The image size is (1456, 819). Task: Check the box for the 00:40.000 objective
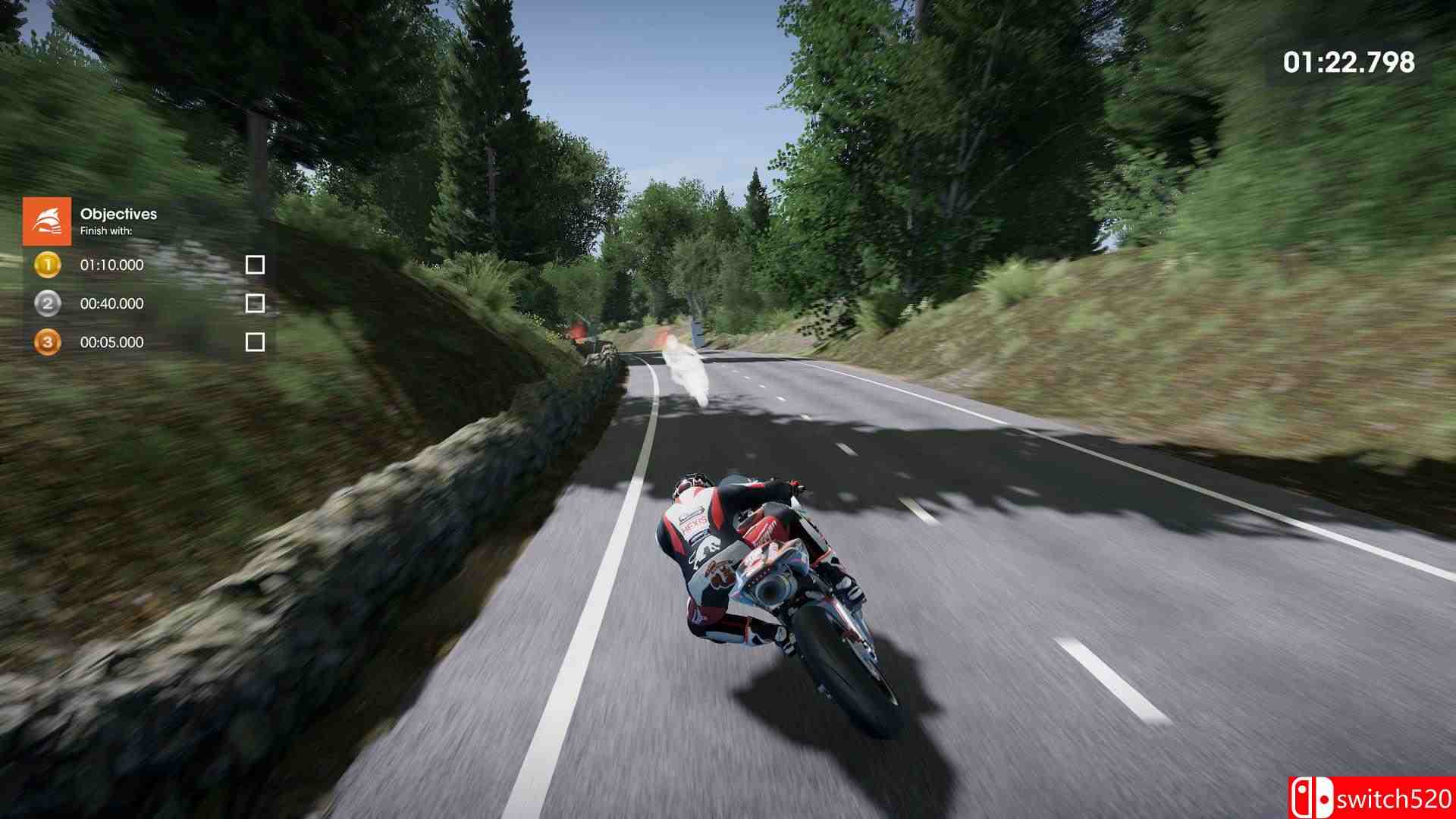click(256, 303)
